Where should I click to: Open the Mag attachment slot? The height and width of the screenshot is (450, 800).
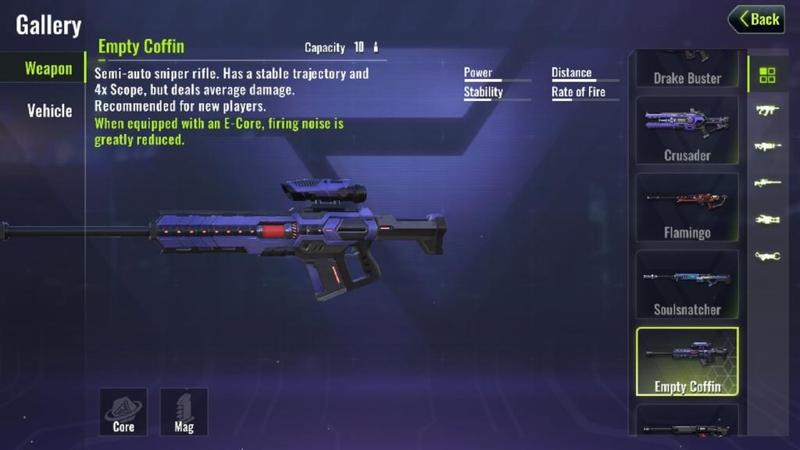184,412
